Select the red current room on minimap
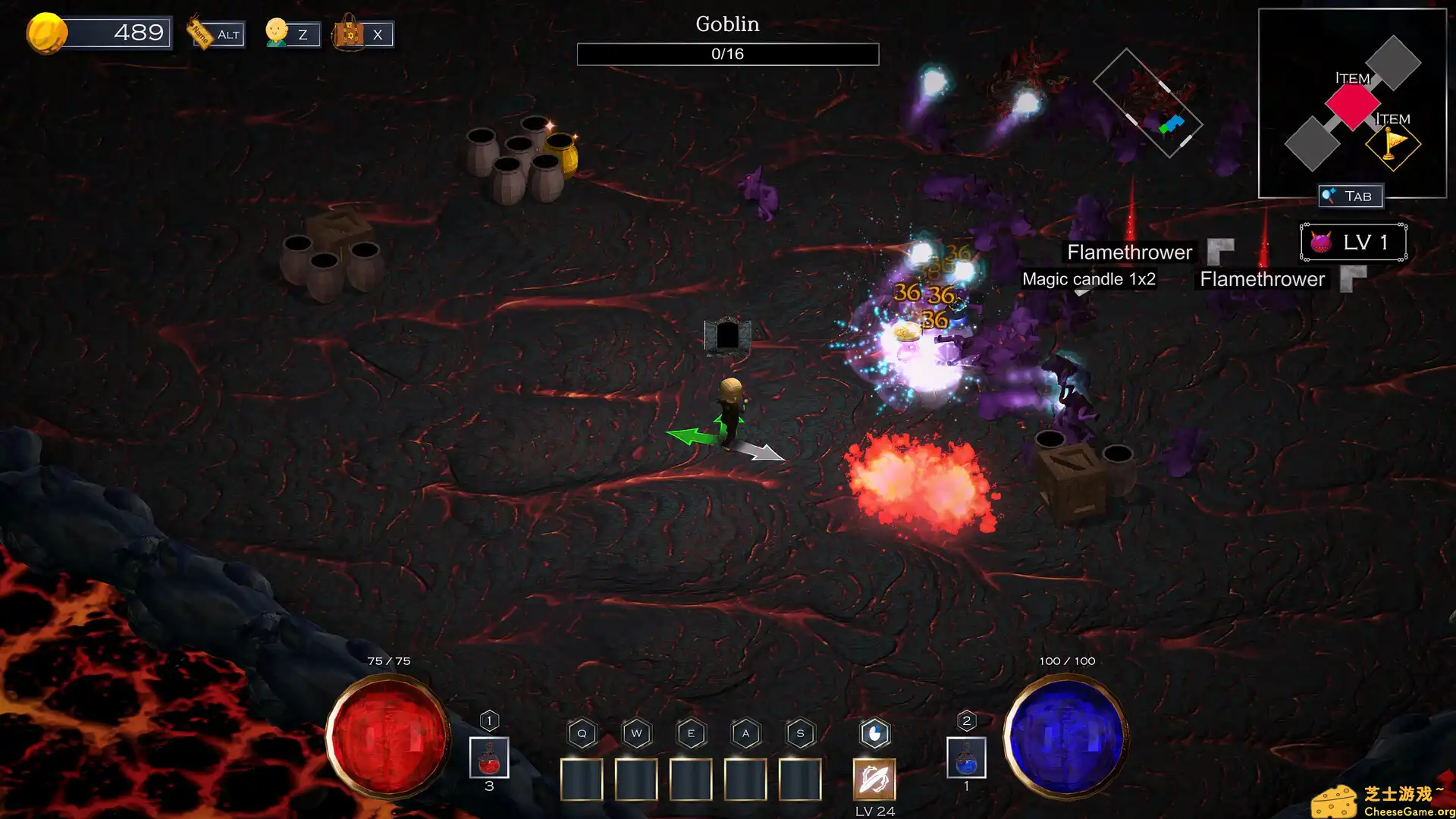 pyautogui.click(x=1352, y=105)
